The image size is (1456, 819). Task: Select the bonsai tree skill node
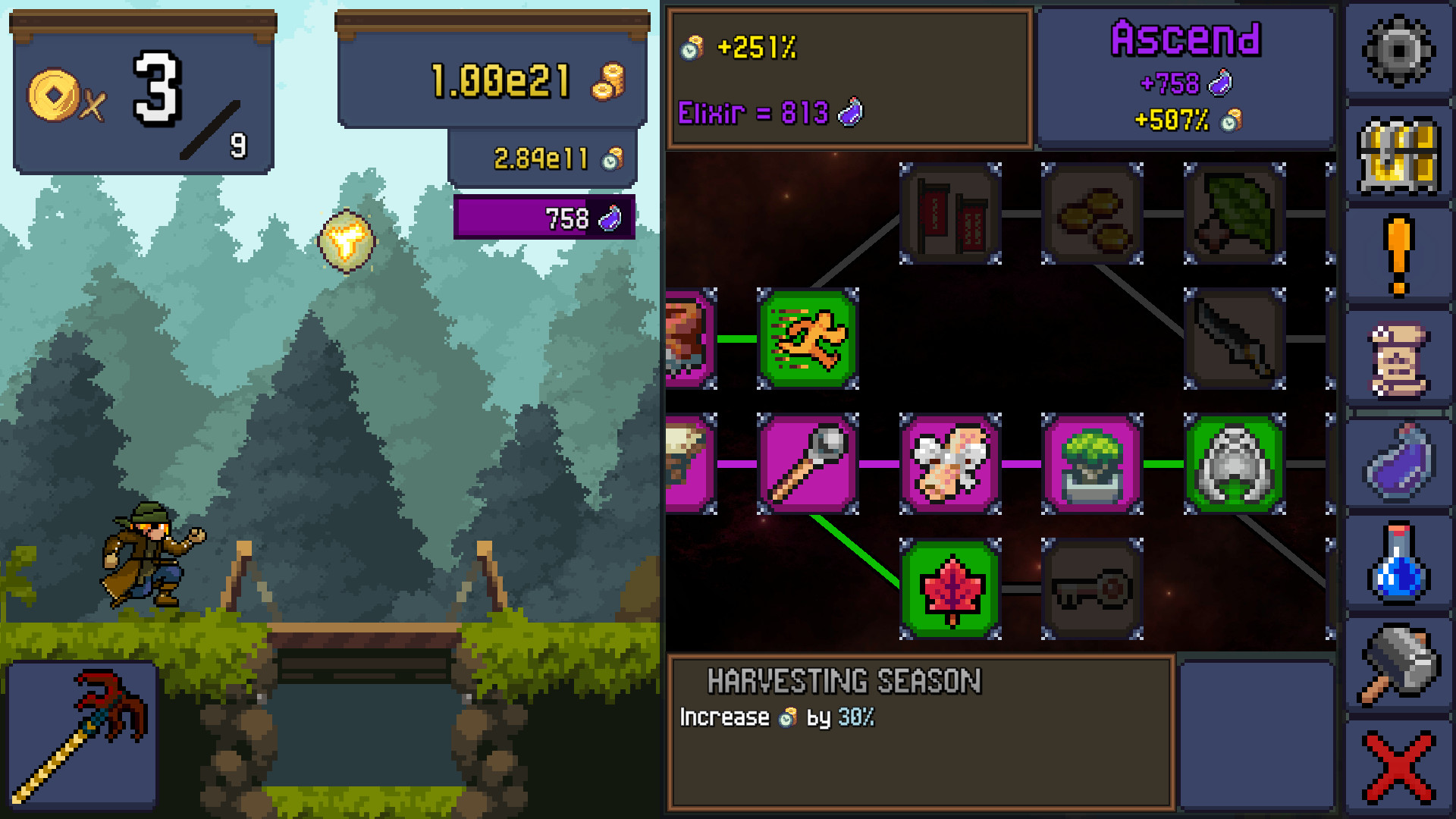(1092, 465)
